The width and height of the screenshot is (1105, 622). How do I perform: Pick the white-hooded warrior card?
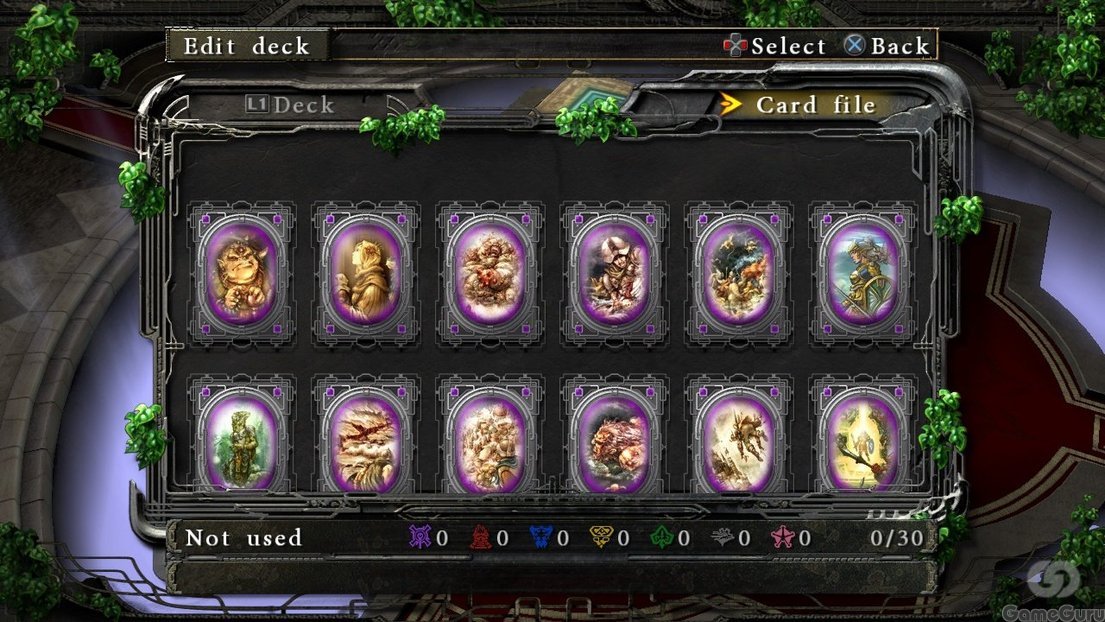point(613,273)
